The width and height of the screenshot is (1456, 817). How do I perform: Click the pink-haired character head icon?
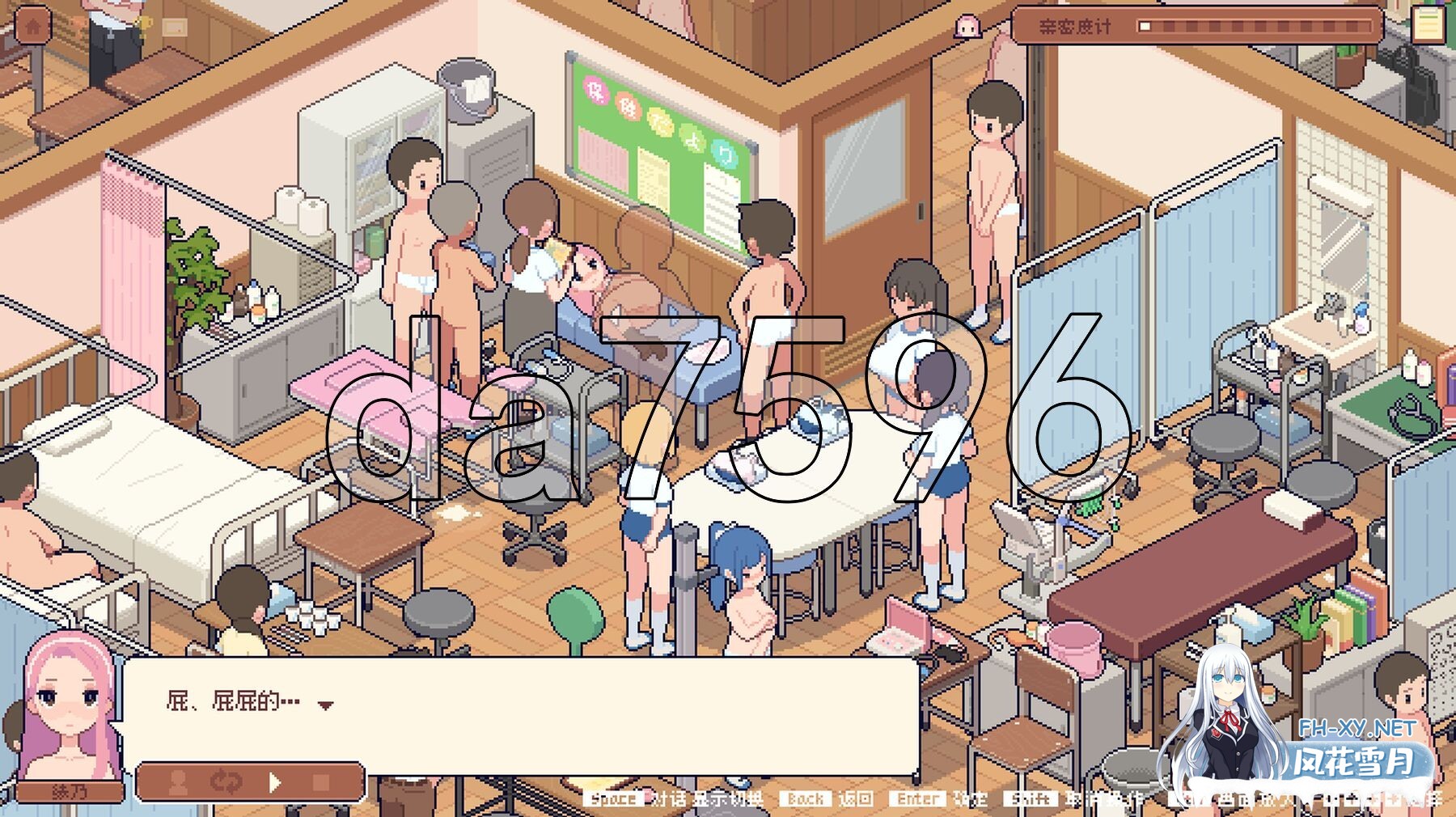(x=967, y=27)
